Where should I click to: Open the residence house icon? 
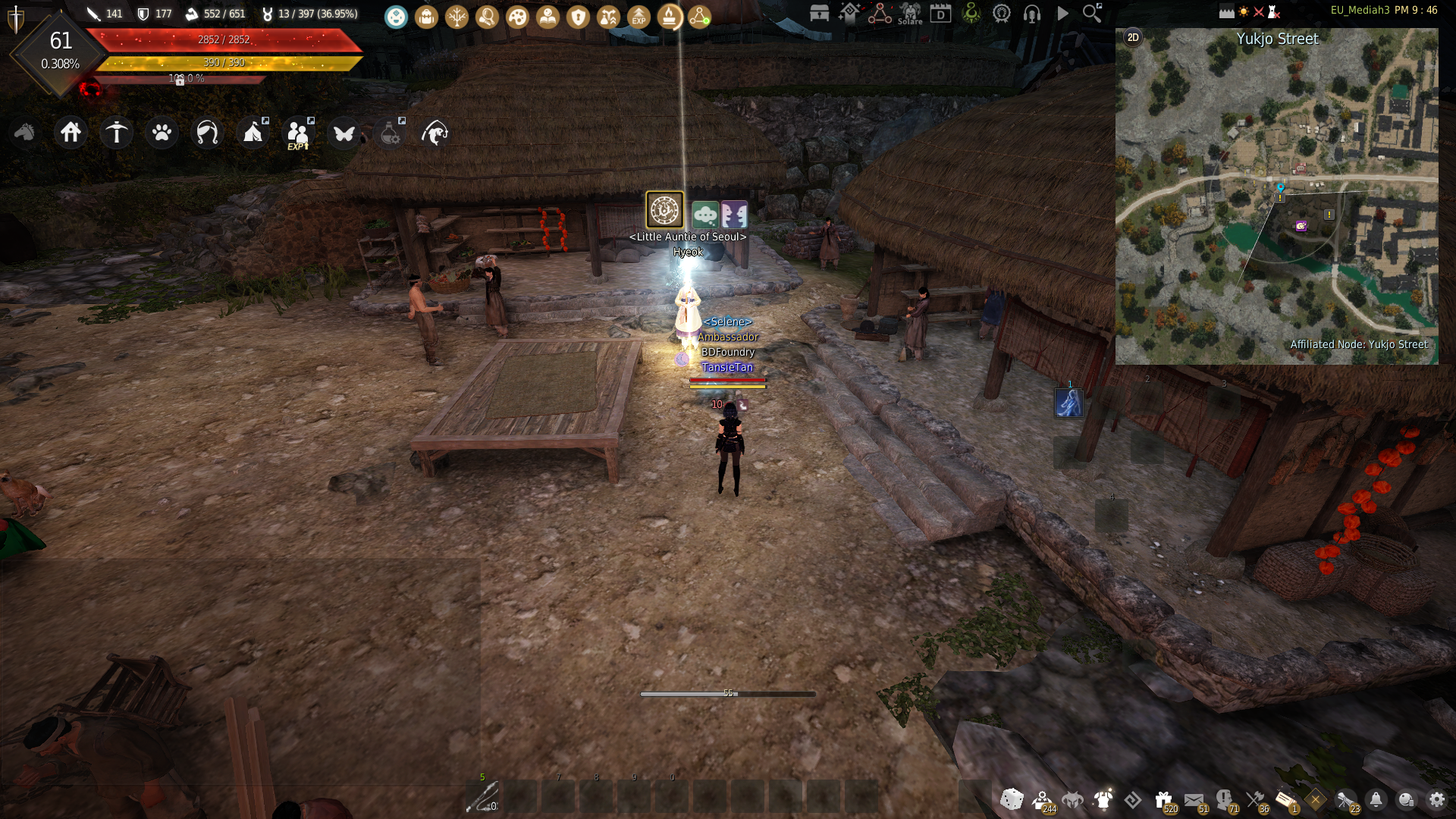coord(71,133)
